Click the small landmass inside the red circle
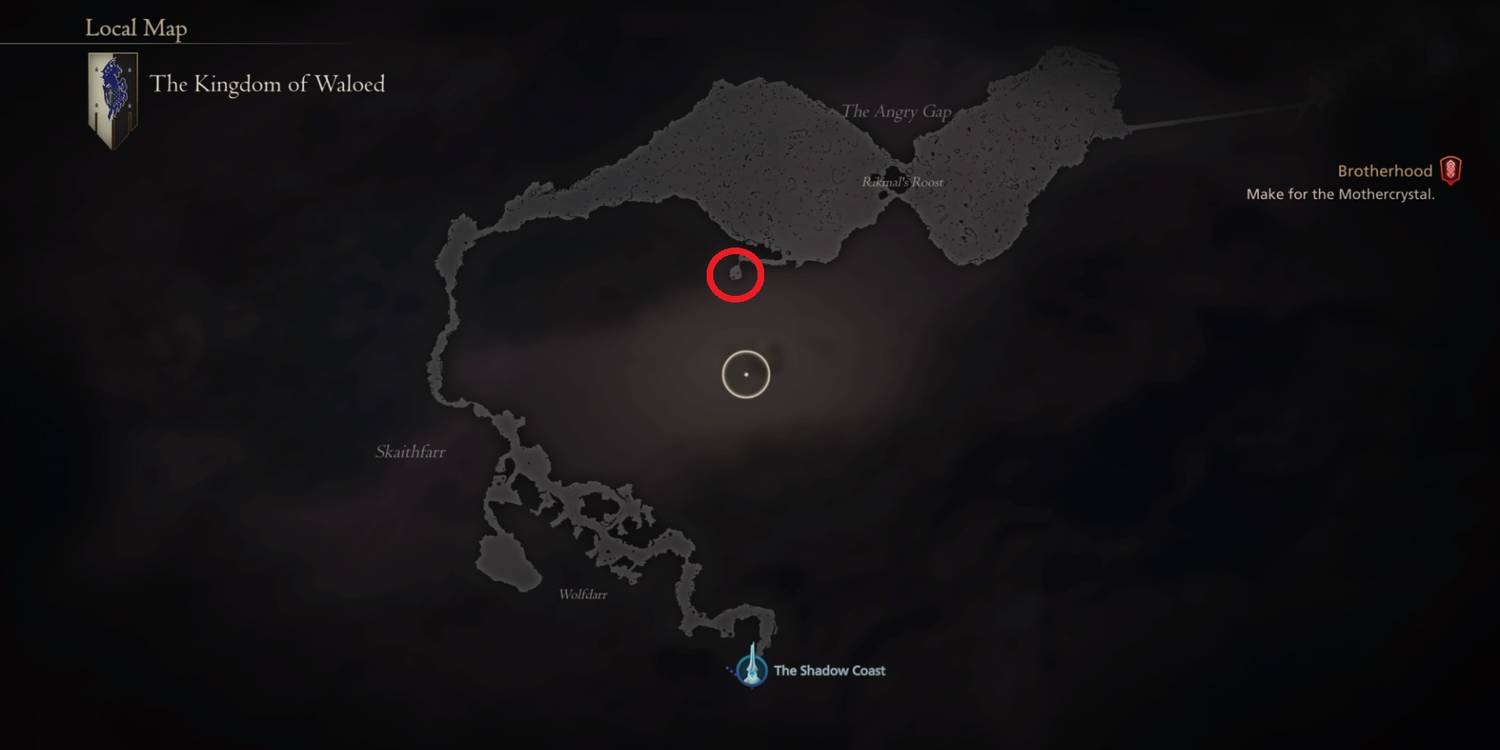 point(736,273)
